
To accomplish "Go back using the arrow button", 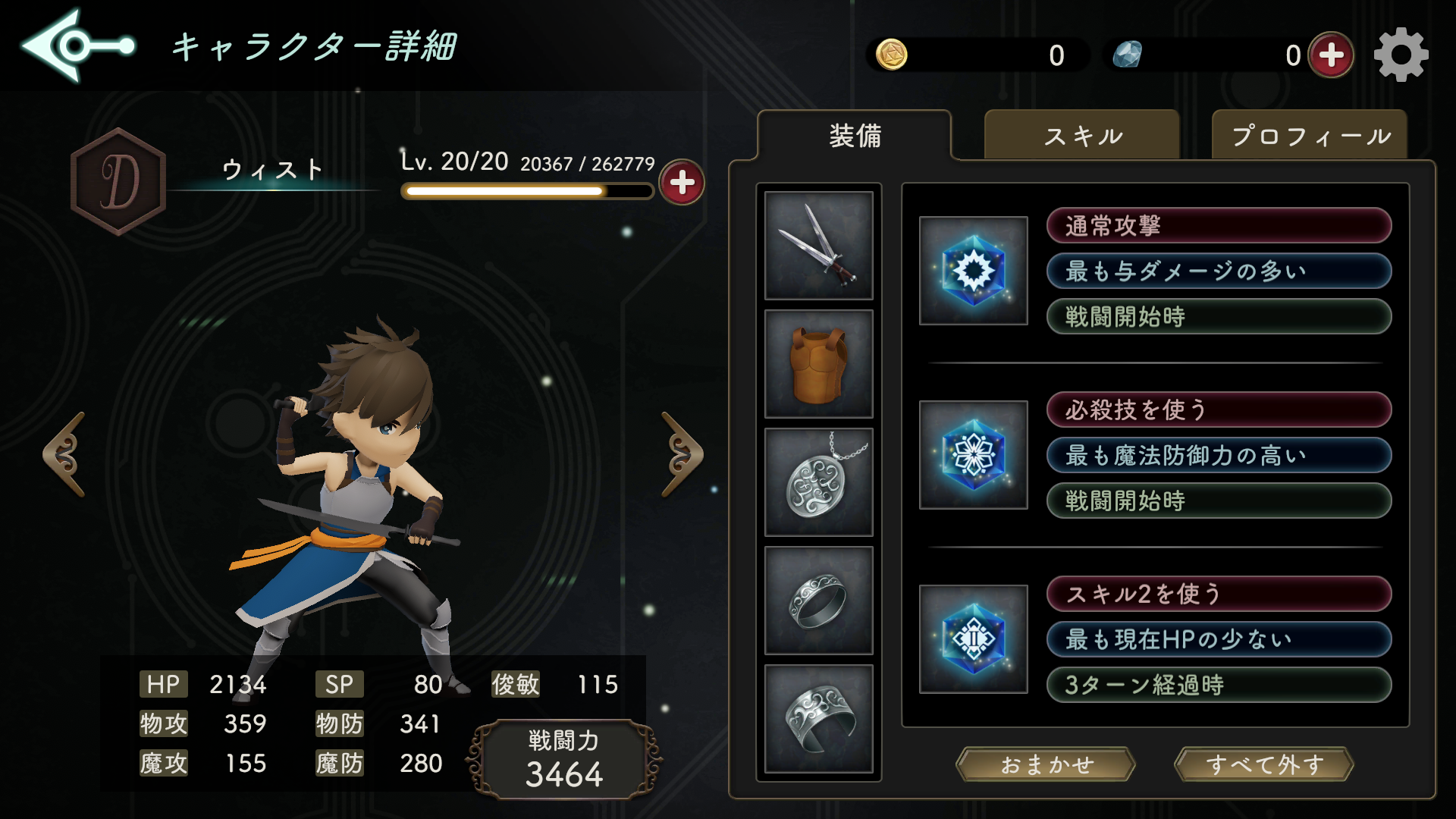I will click(76, 46).
